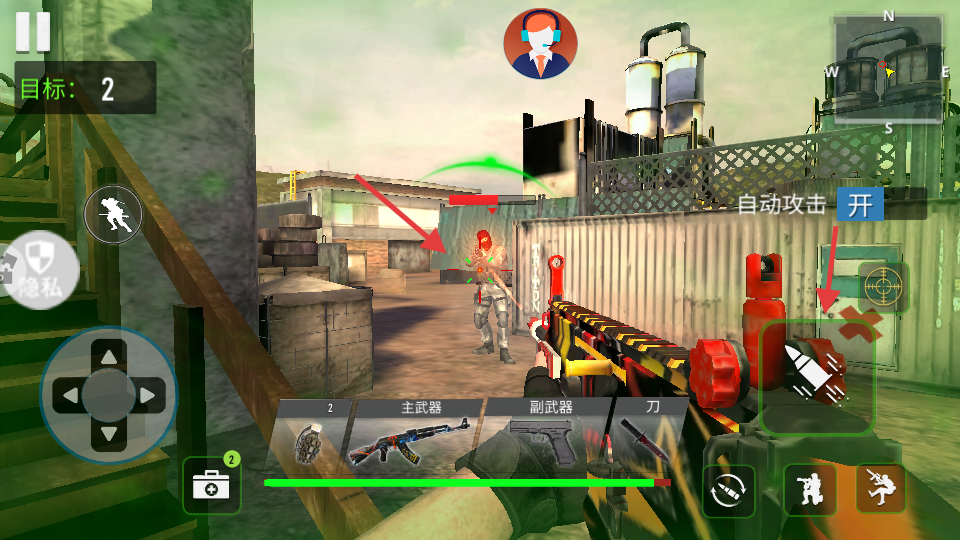Viewport: 960px width, 540px height.
Task: Move forward using the d-pad up arrow
Action: [108, 357]
